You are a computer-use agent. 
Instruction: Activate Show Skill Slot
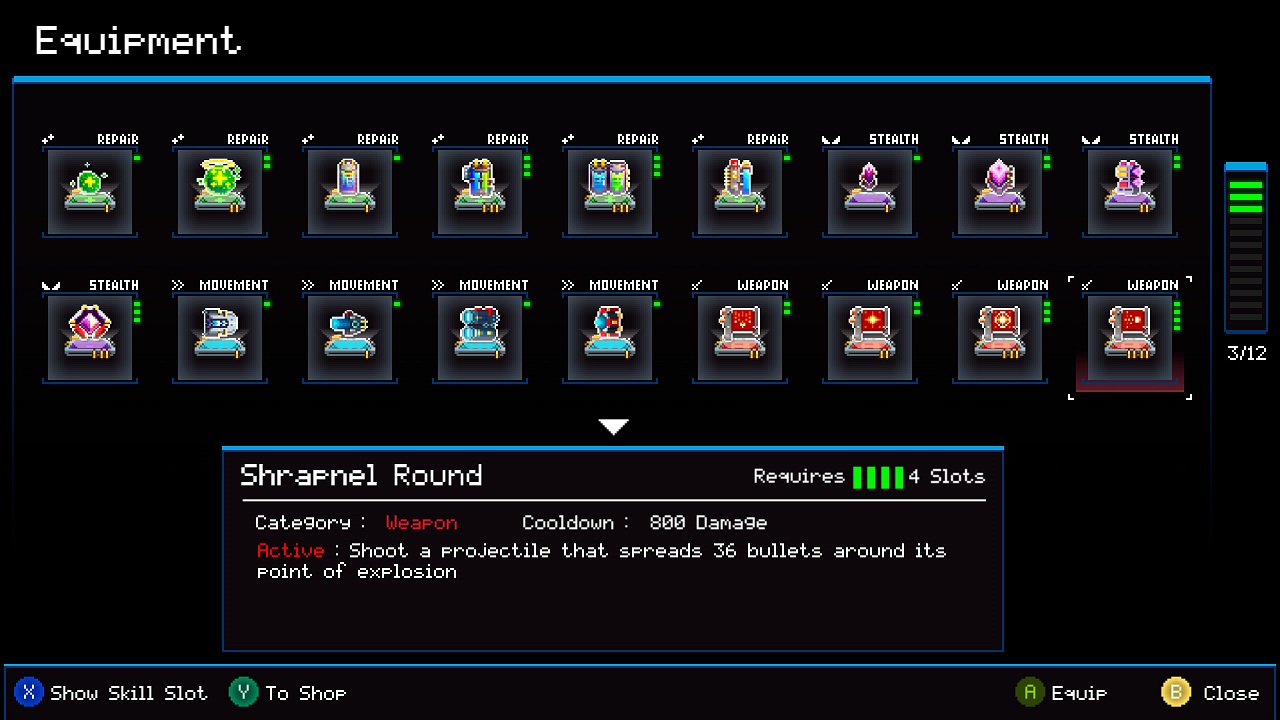coord(110,692)
